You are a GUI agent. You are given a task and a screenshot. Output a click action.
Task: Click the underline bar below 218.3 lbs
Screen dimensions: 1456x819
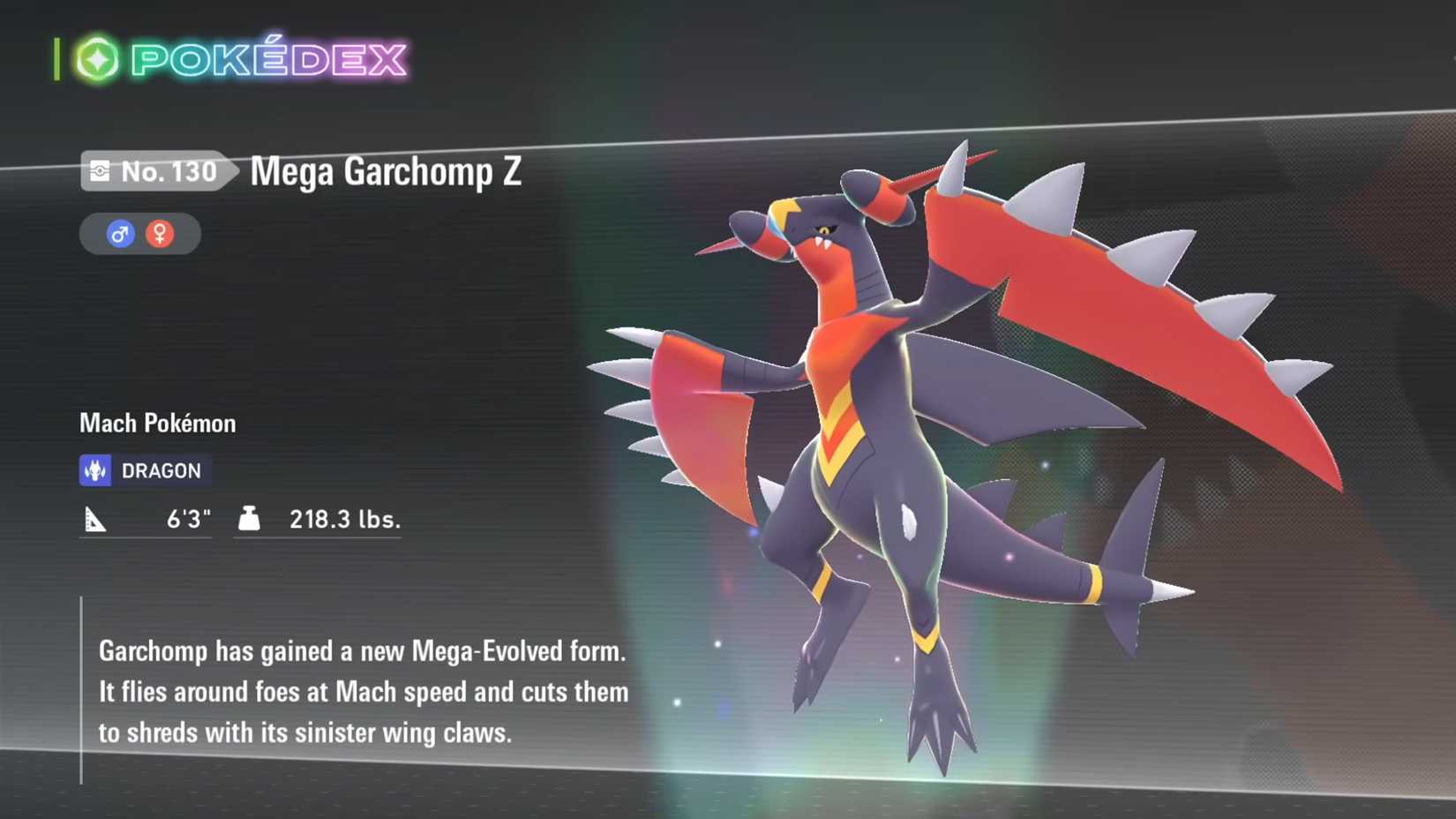pyautogui.click(x=318, y=537)
